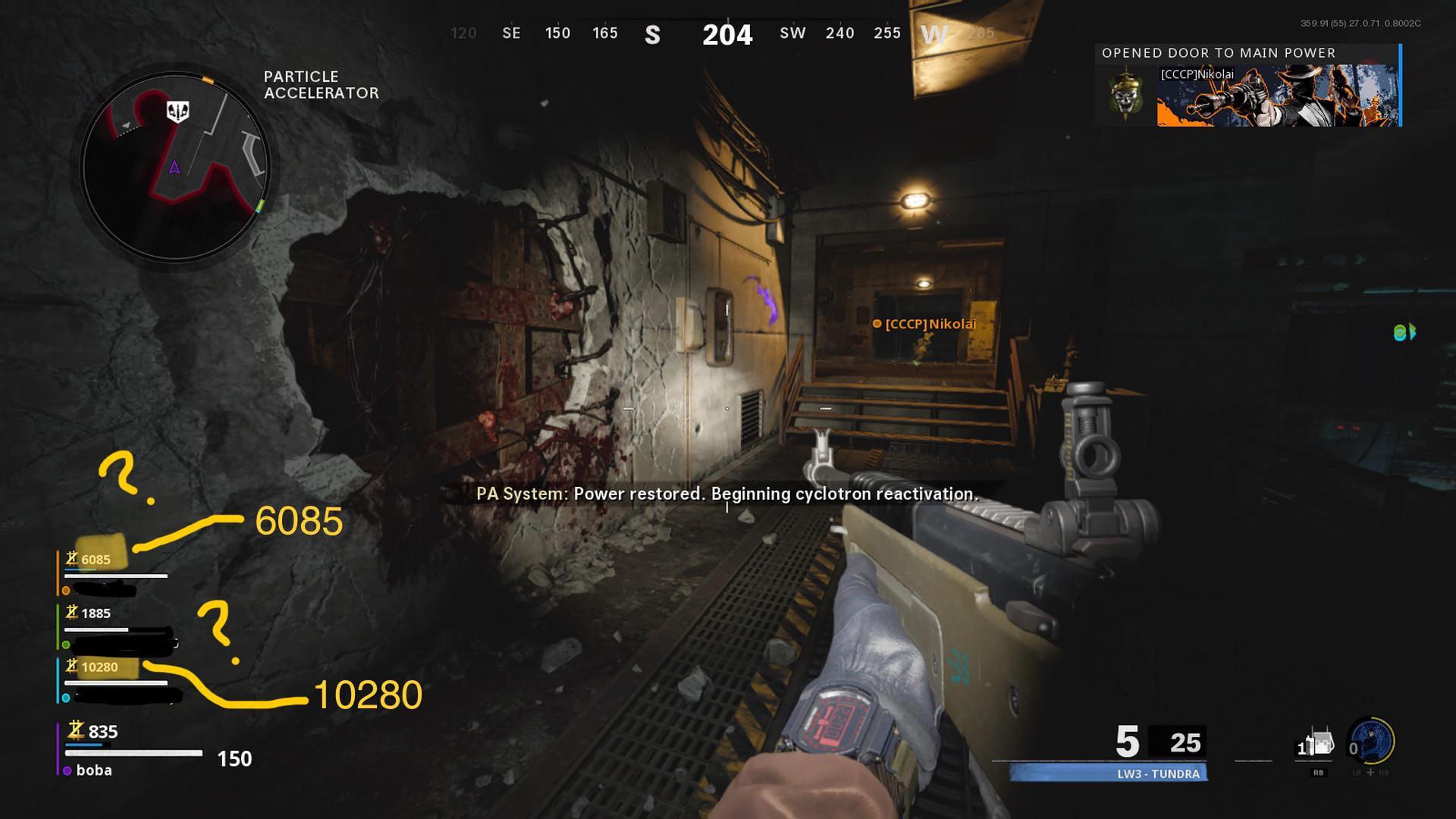
Task: Click the orange marker beside [CCCP]Nikolai's nametag
Action: click(877, 325)
